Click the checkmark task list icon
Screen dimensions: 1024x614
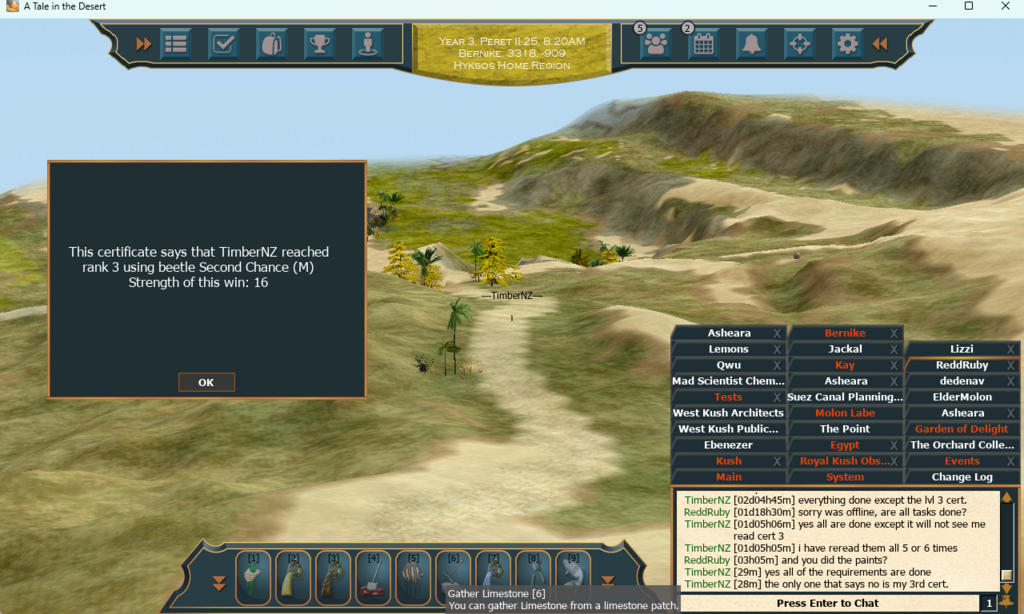click(223, 44)
